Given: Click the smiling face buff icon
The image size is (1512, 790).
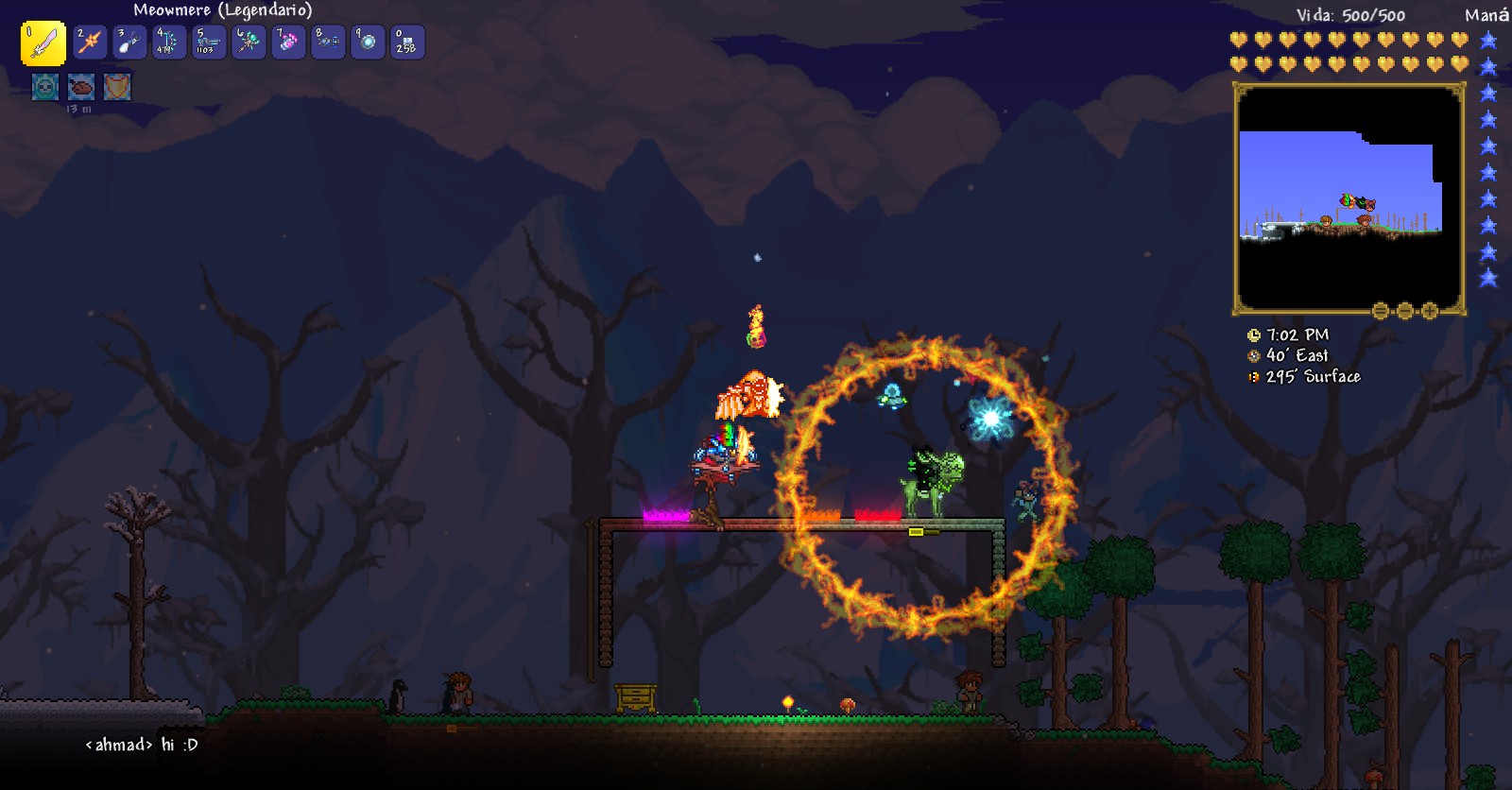Looking at the screenshot, I should point(44,87).
